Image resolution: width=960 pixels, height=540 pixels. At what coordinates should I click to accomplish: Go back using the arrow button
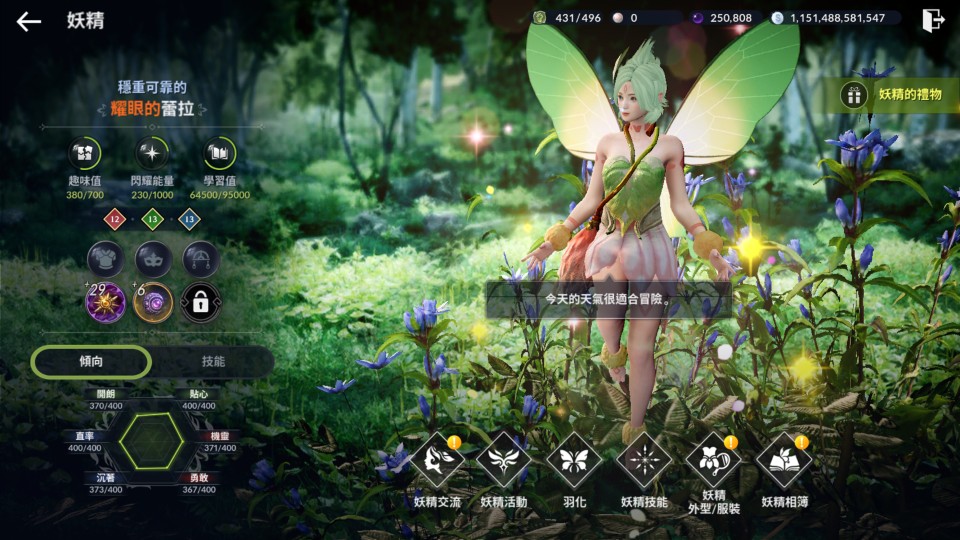(x=29, y=21)
